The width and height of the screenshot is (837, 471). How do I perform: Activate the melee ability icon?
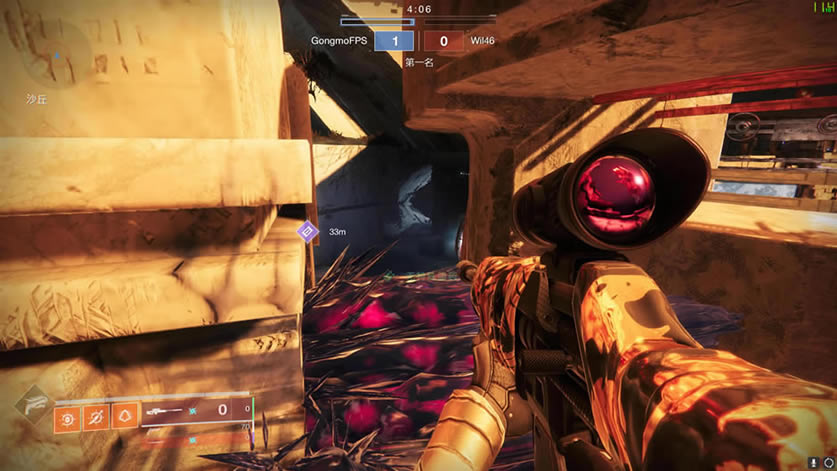point(97,414)
